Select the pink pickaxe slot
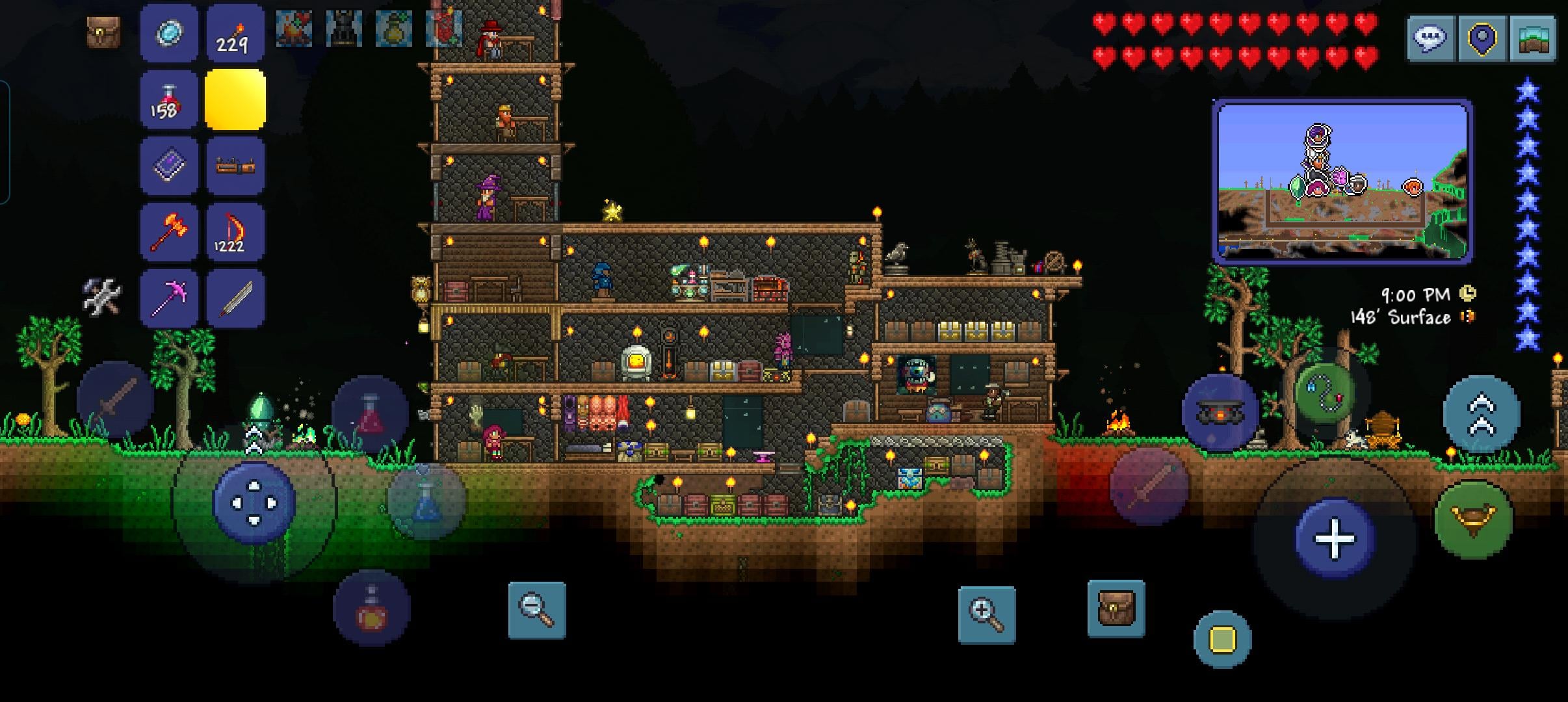The width and height of the screenshot is (1568, 702). [169, 298]
